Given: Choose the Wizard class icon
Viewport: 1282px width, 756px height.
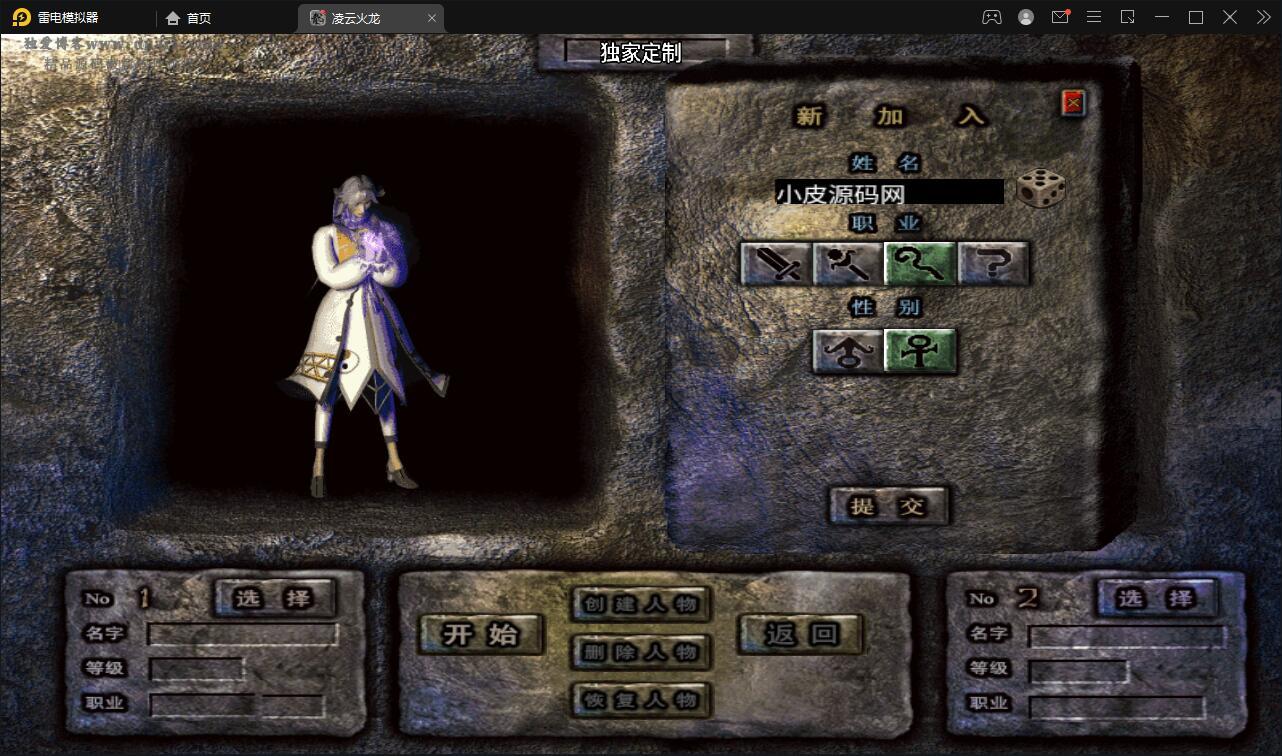Looking at the screenshot, I should coord(847,263).
